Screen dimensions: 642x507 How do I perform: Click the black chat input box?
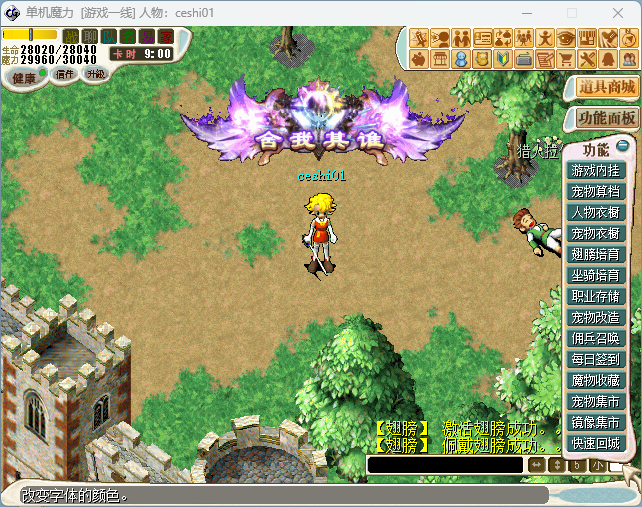[x=445, y=465]
